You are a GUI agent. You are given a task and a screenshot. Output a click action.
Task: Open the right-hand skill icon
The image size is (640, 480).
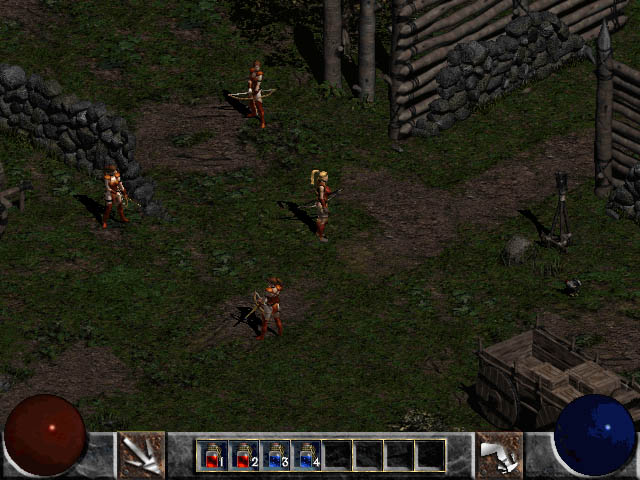pos(498,455)
